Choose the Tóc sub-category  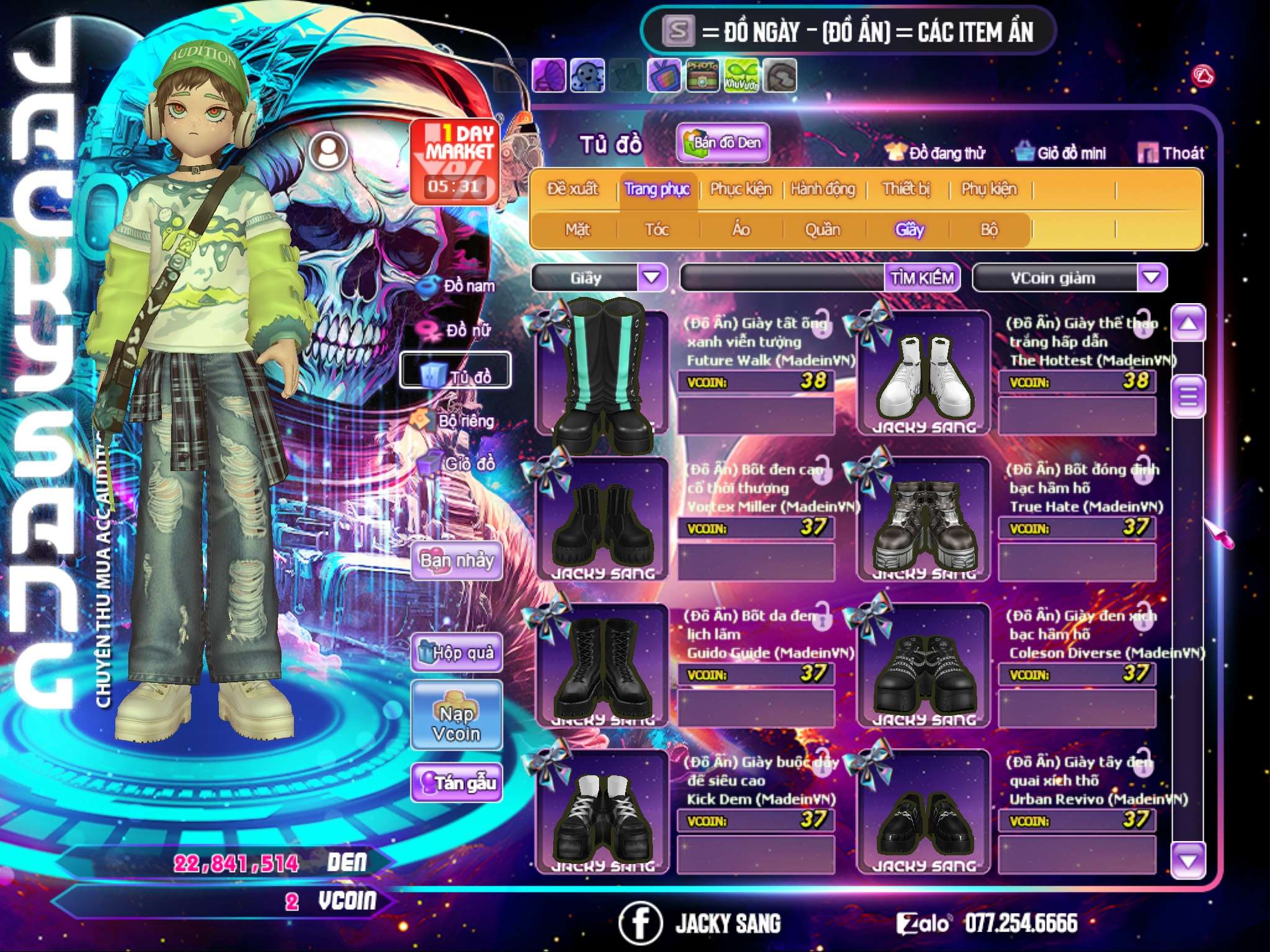pos(657,230)
